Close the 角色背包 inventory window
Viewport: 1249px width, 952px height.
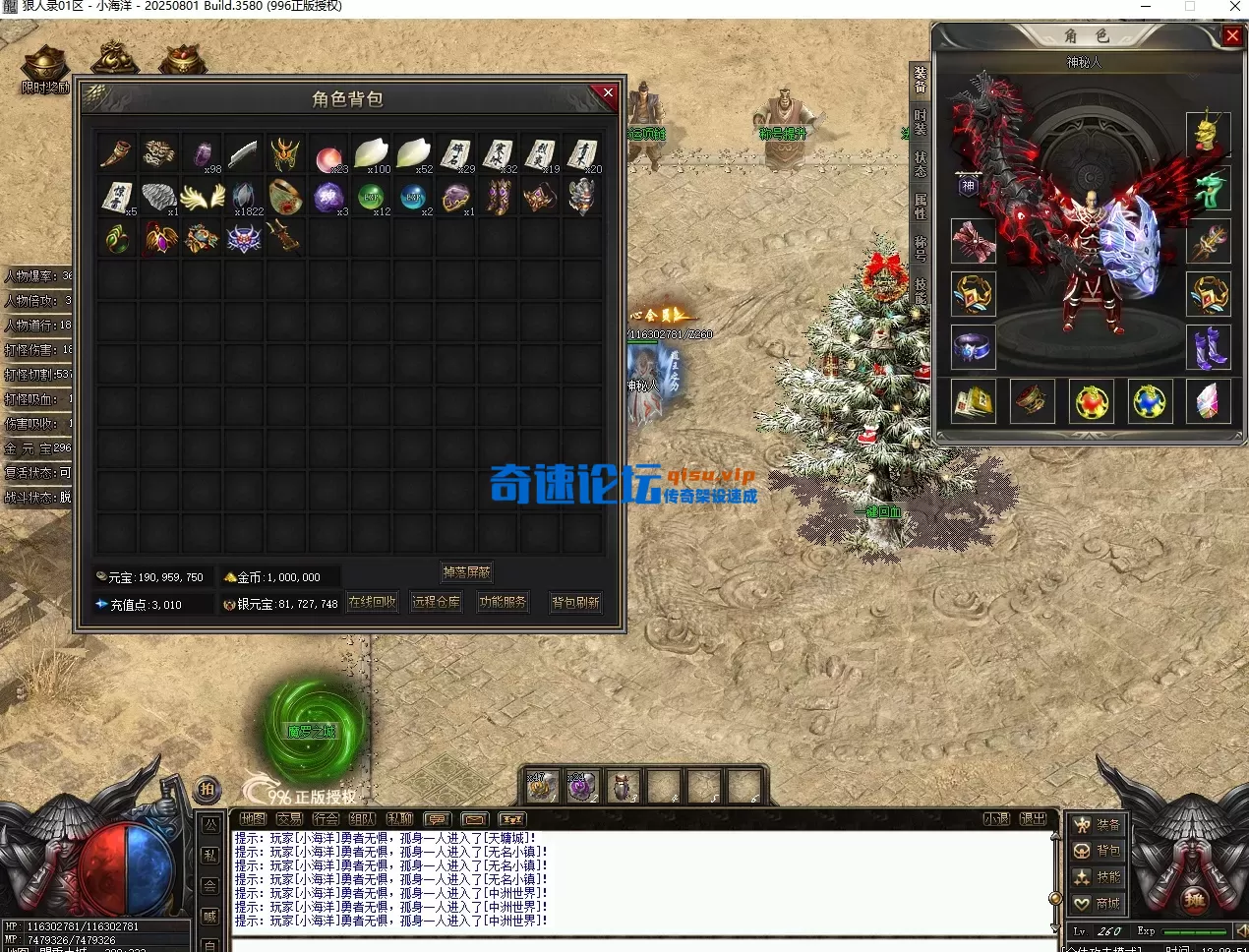[607, 93]
